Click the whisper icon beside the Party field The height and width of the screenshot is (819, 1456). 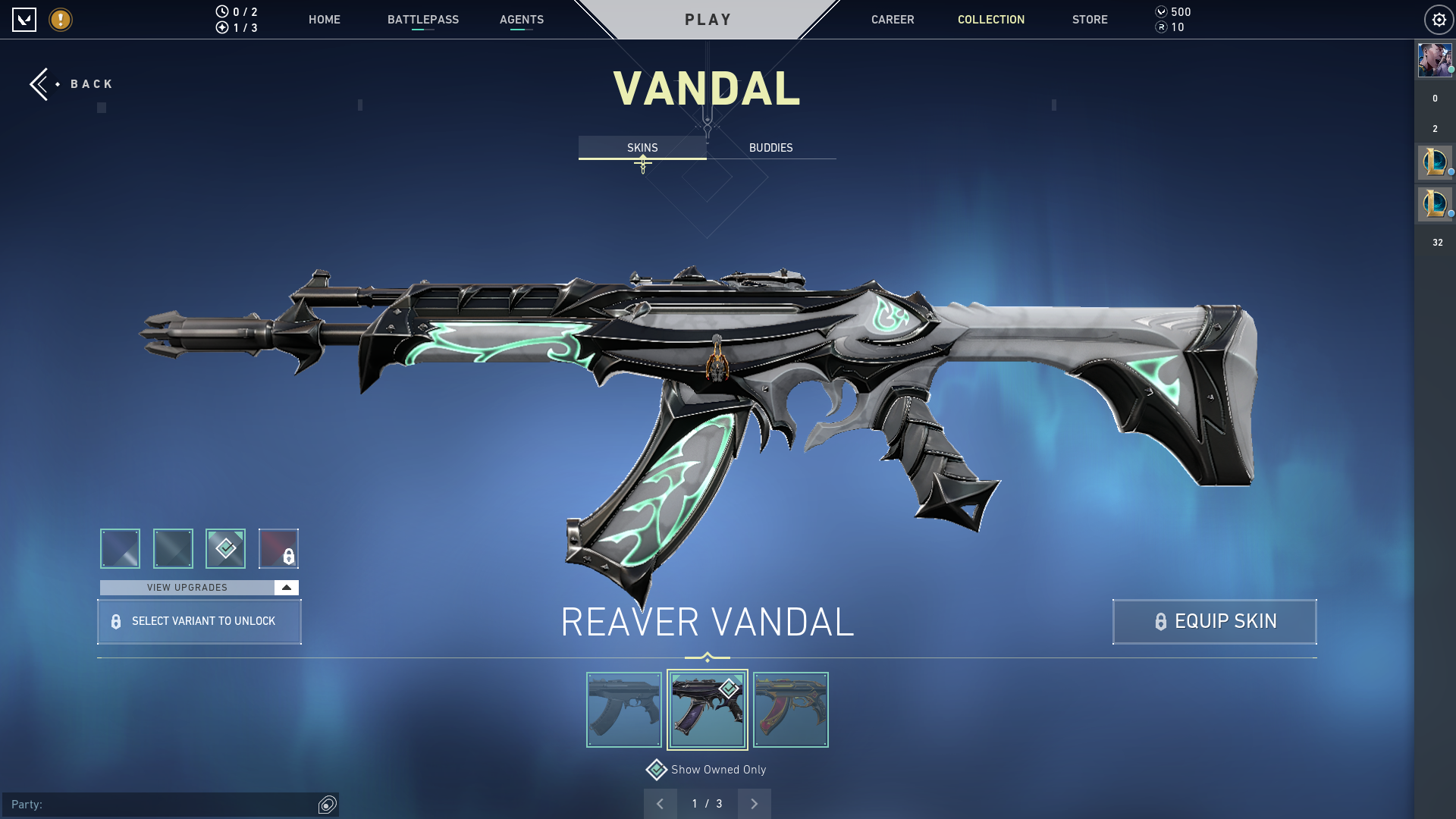pos(326,805)
